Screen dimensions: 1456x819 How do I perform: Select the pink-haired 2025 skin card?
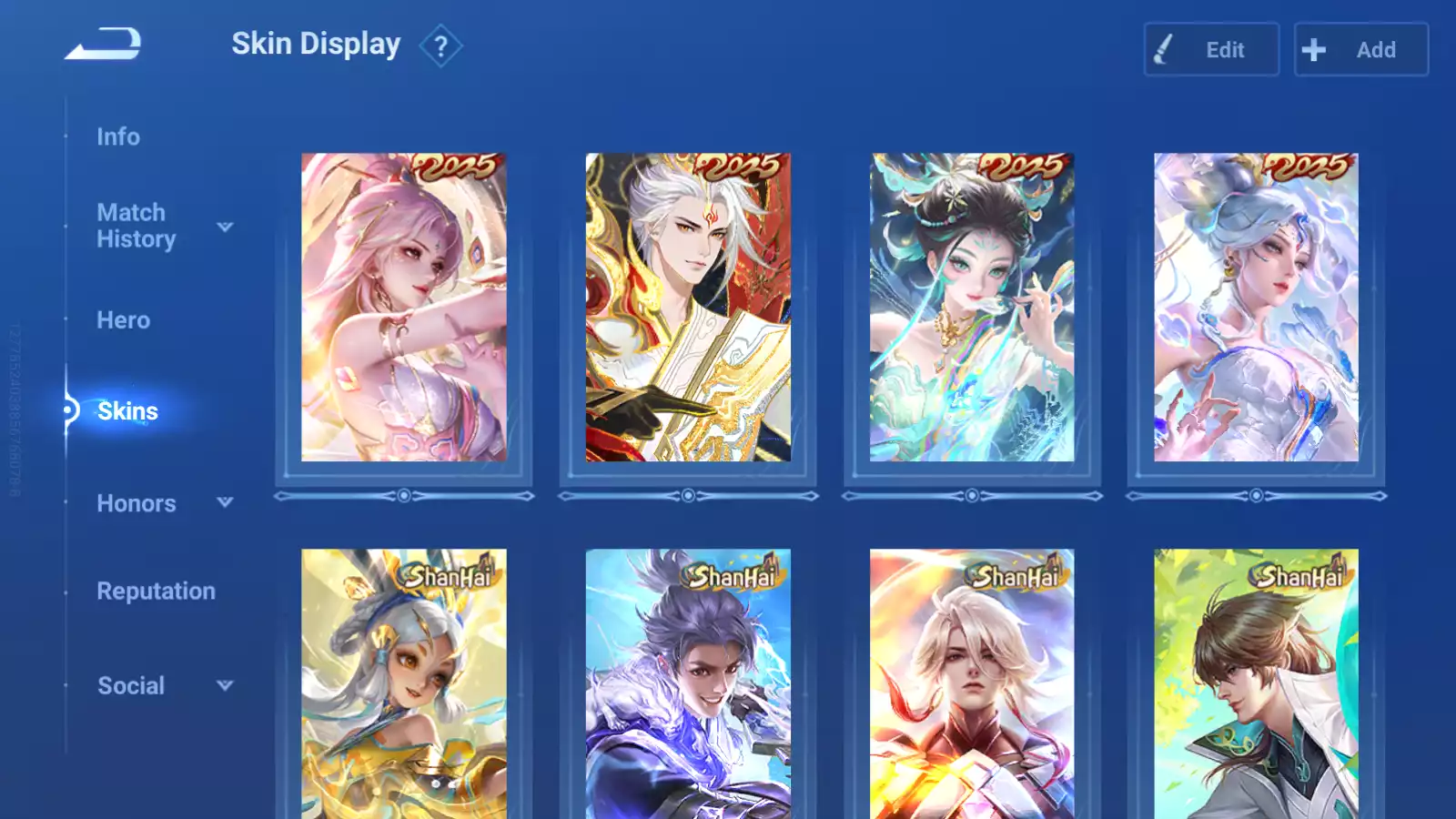pos(404,308)
